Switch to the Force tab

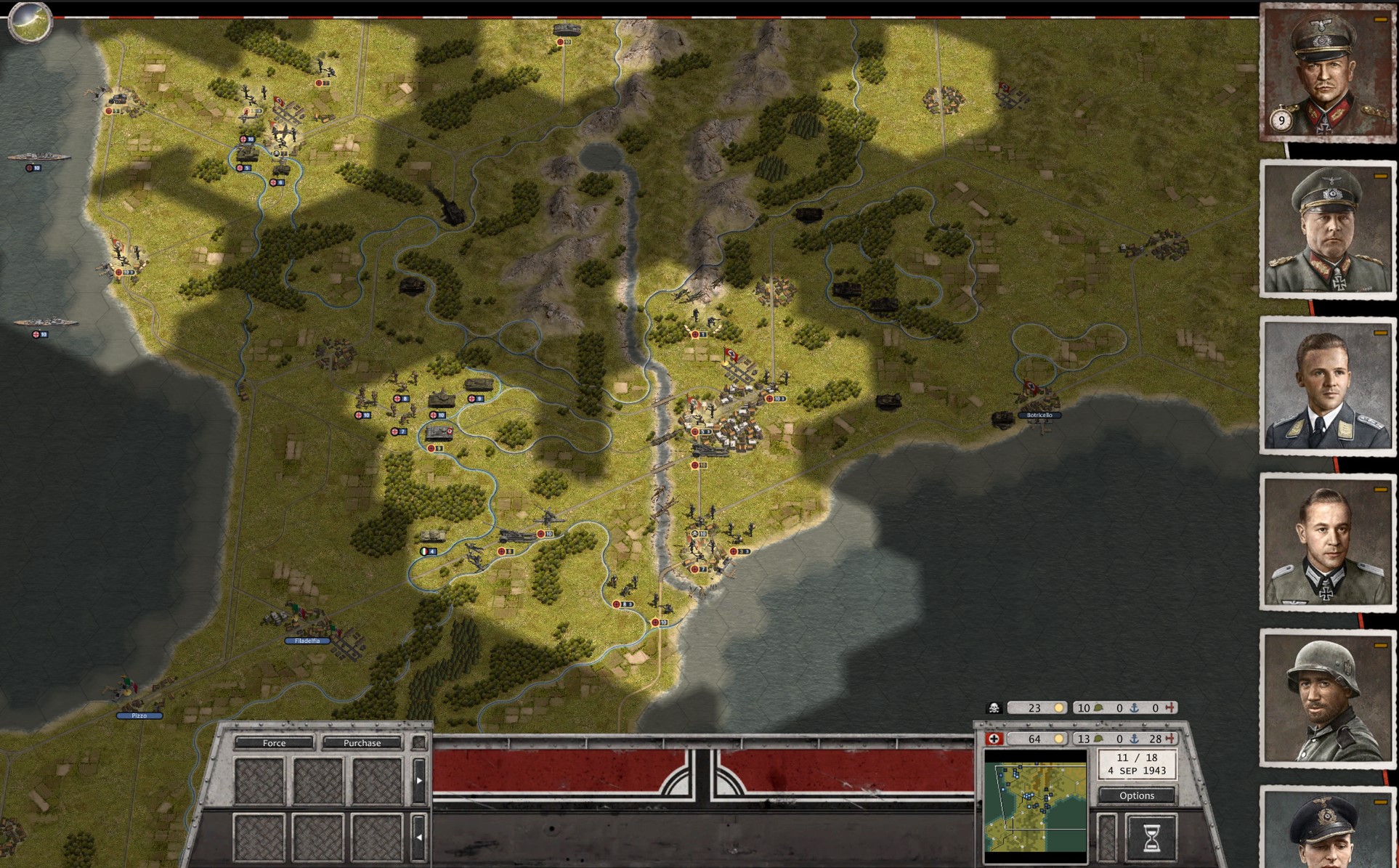[x=275, y=743]
